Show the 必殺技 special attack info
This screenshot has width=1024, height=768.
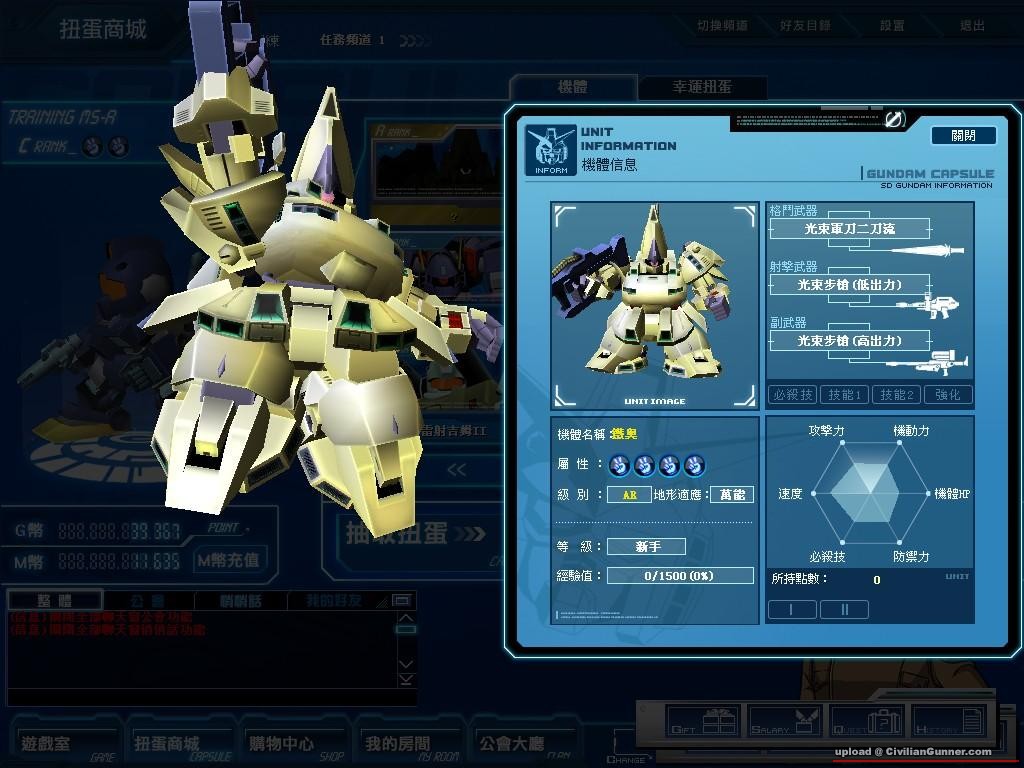point(792,395)
